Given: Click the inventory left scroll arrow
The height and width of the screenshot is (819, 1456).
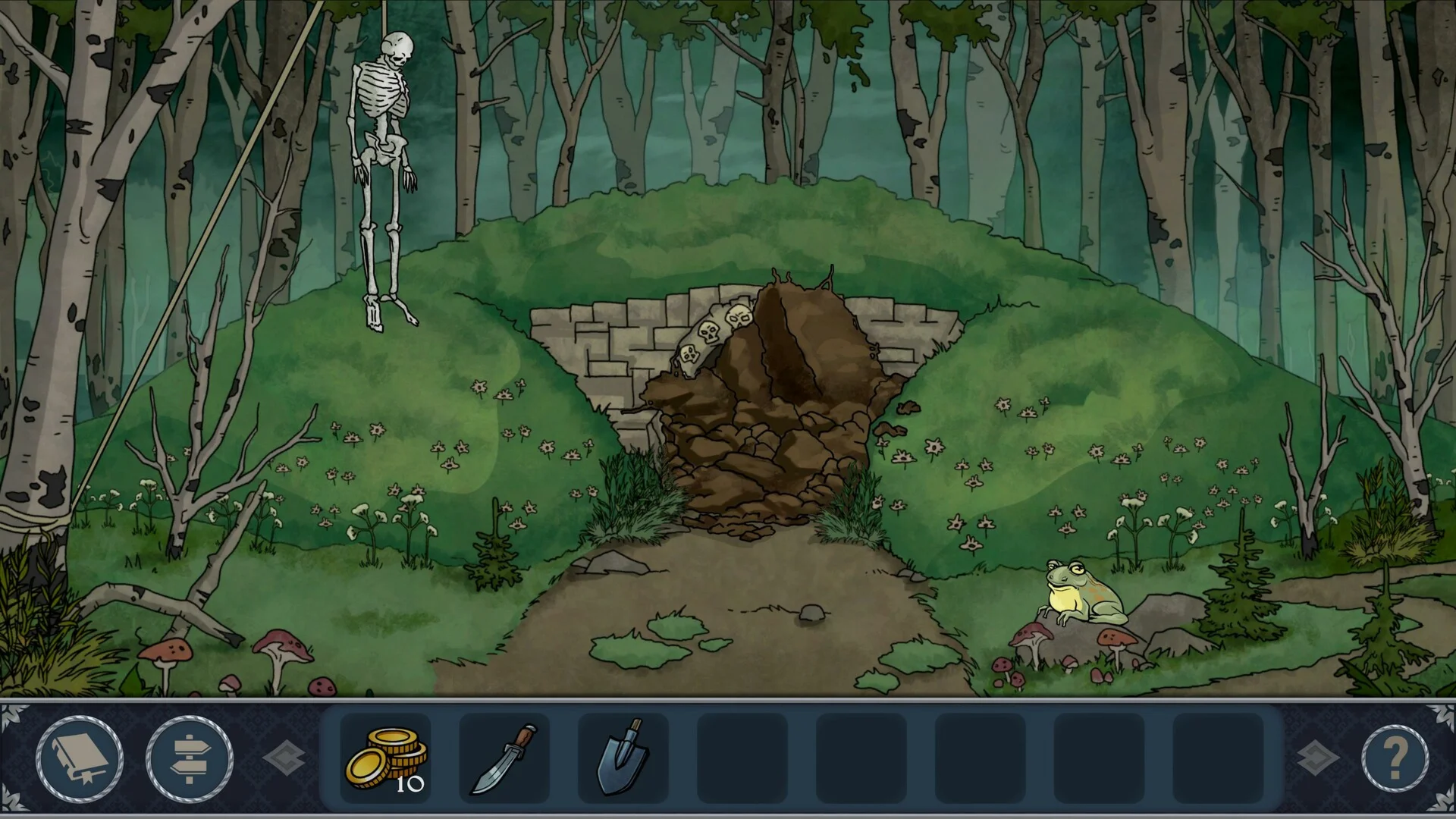Looking at the screenshot, I should [285, 758].
